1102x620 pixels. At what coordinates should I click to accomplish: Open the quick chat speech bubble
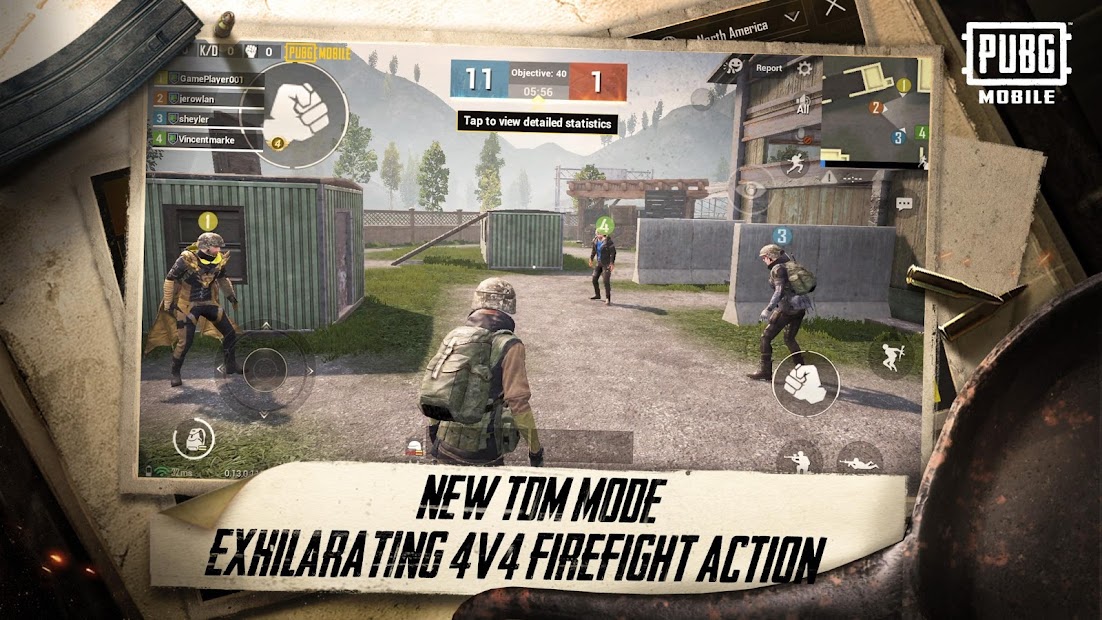(904, 203)
